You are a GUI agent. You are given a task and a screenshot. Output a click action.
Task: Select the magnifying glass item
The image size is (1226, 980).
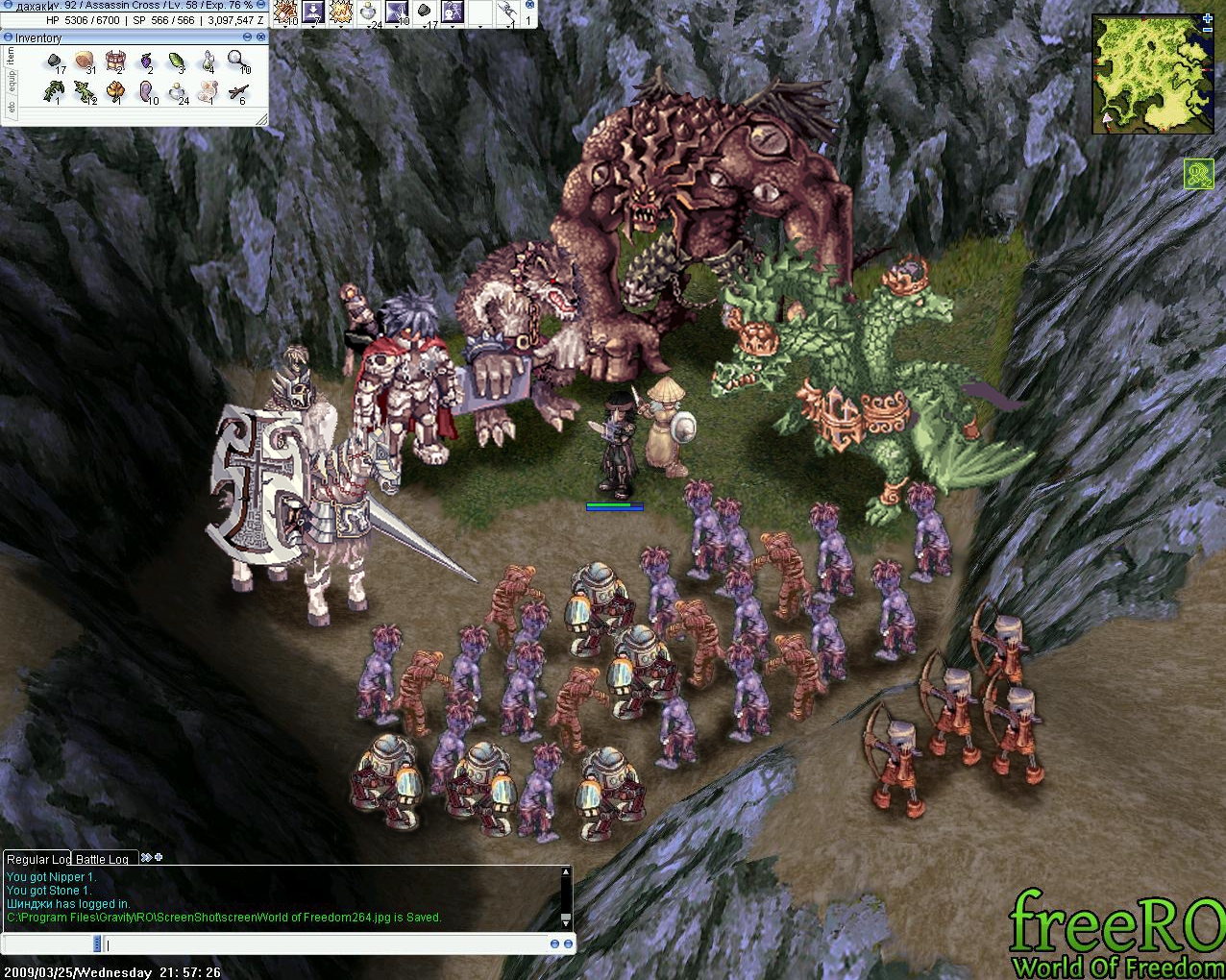pyautogui.click(x=237, y=61)
